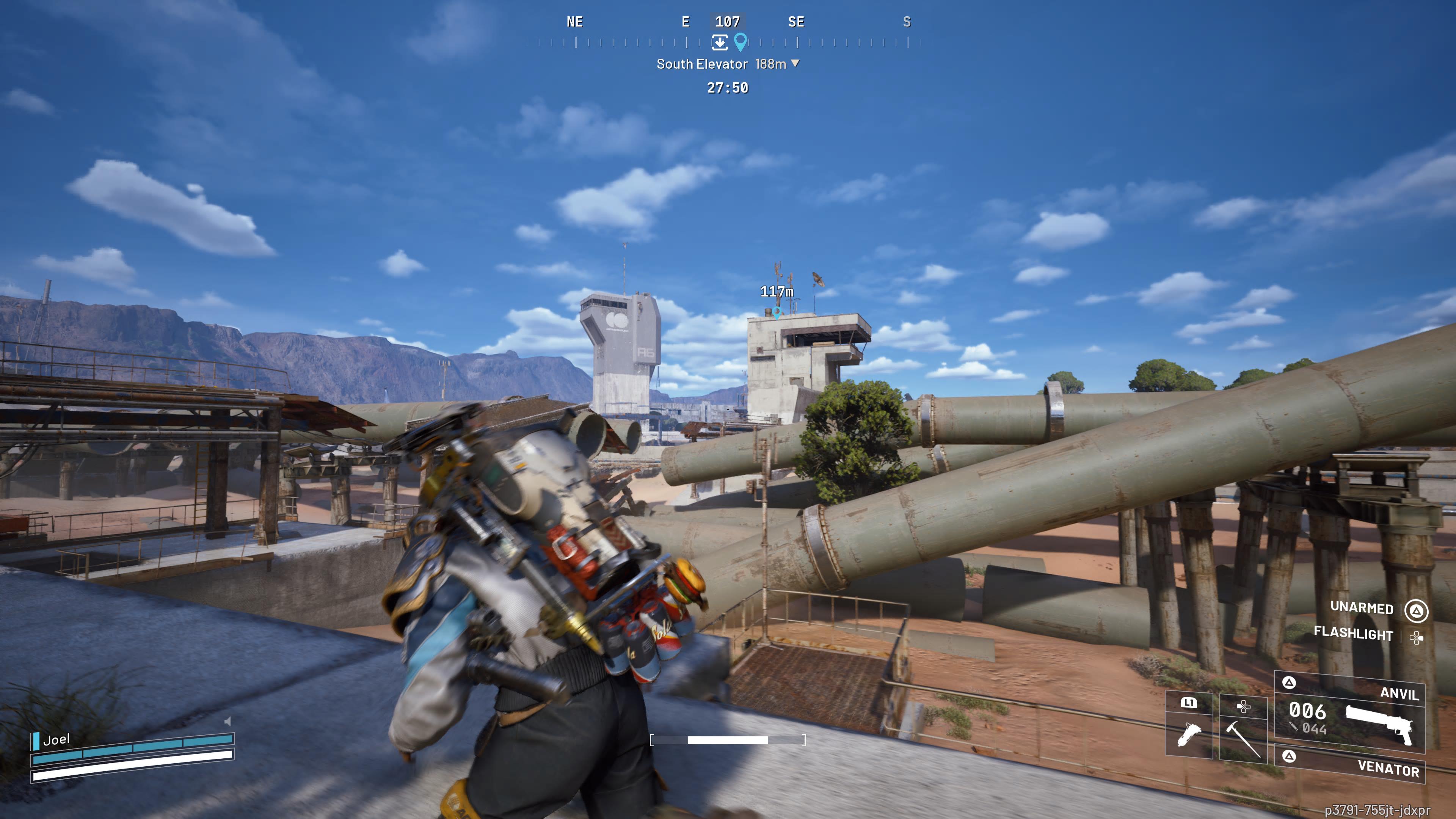The width and height of the screenshot is (1456, 819).
Task: Click the triangle button circle on the Anvil slot
Action: (x=1289, y=683)
